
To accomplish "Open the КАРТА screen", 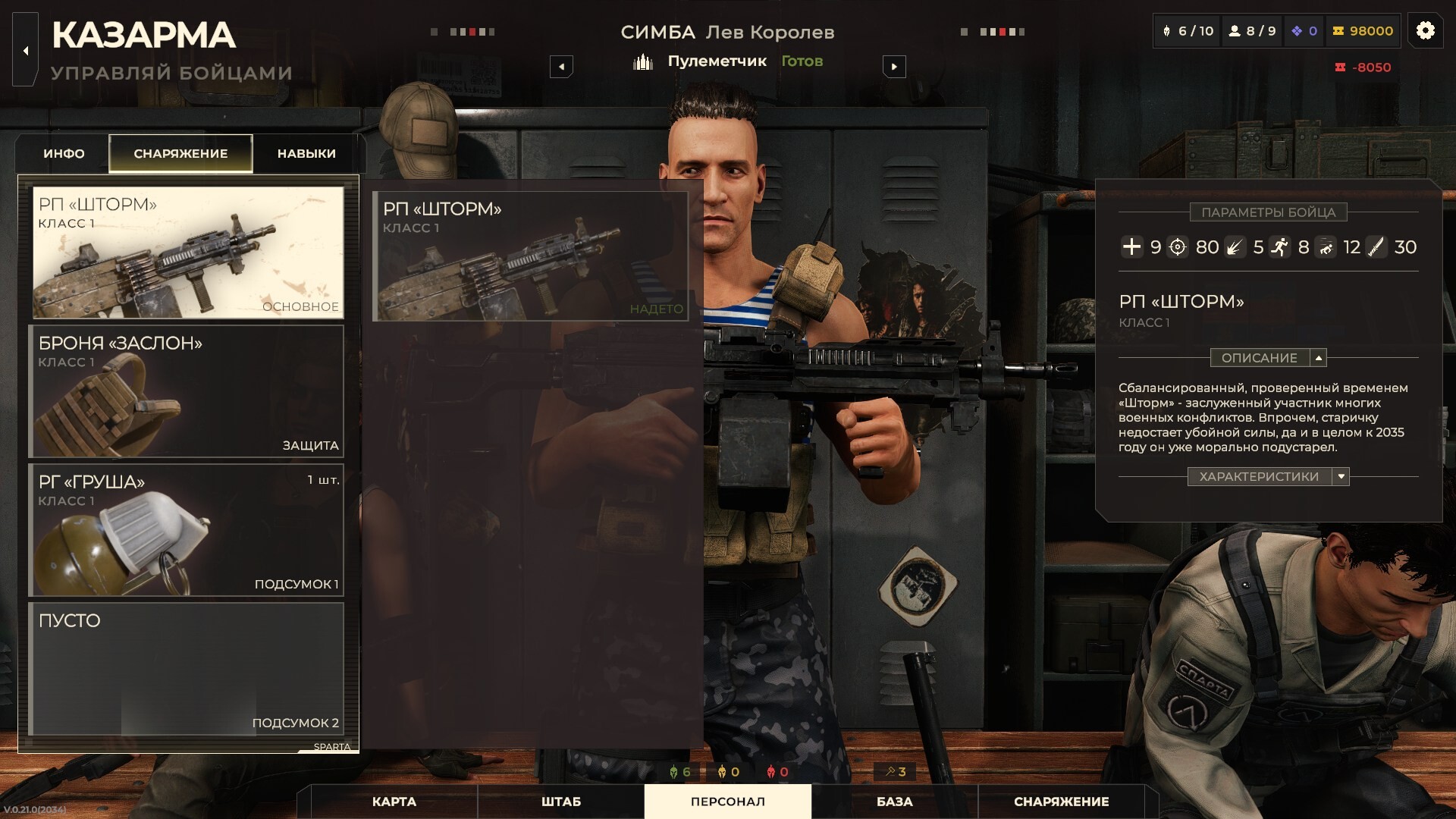I will (x=394, y=802).
